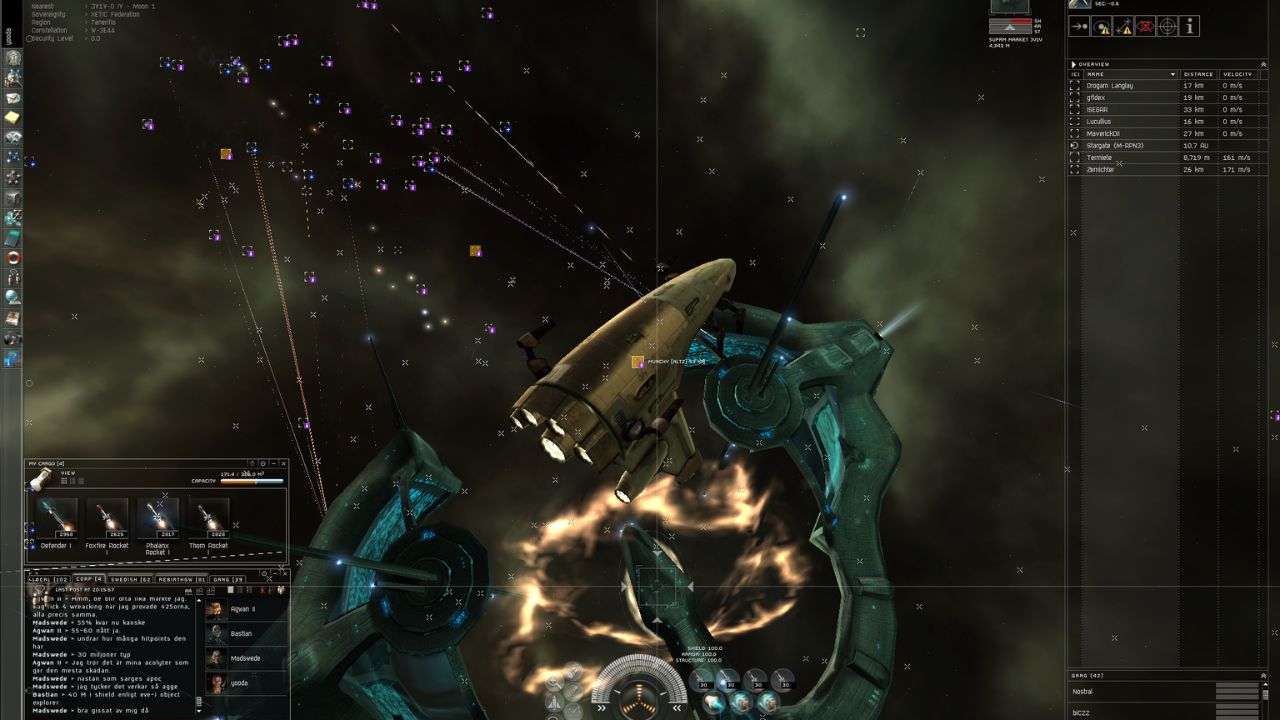
Task: Sort overview by the Velocity column
Action: point(1238,74)
